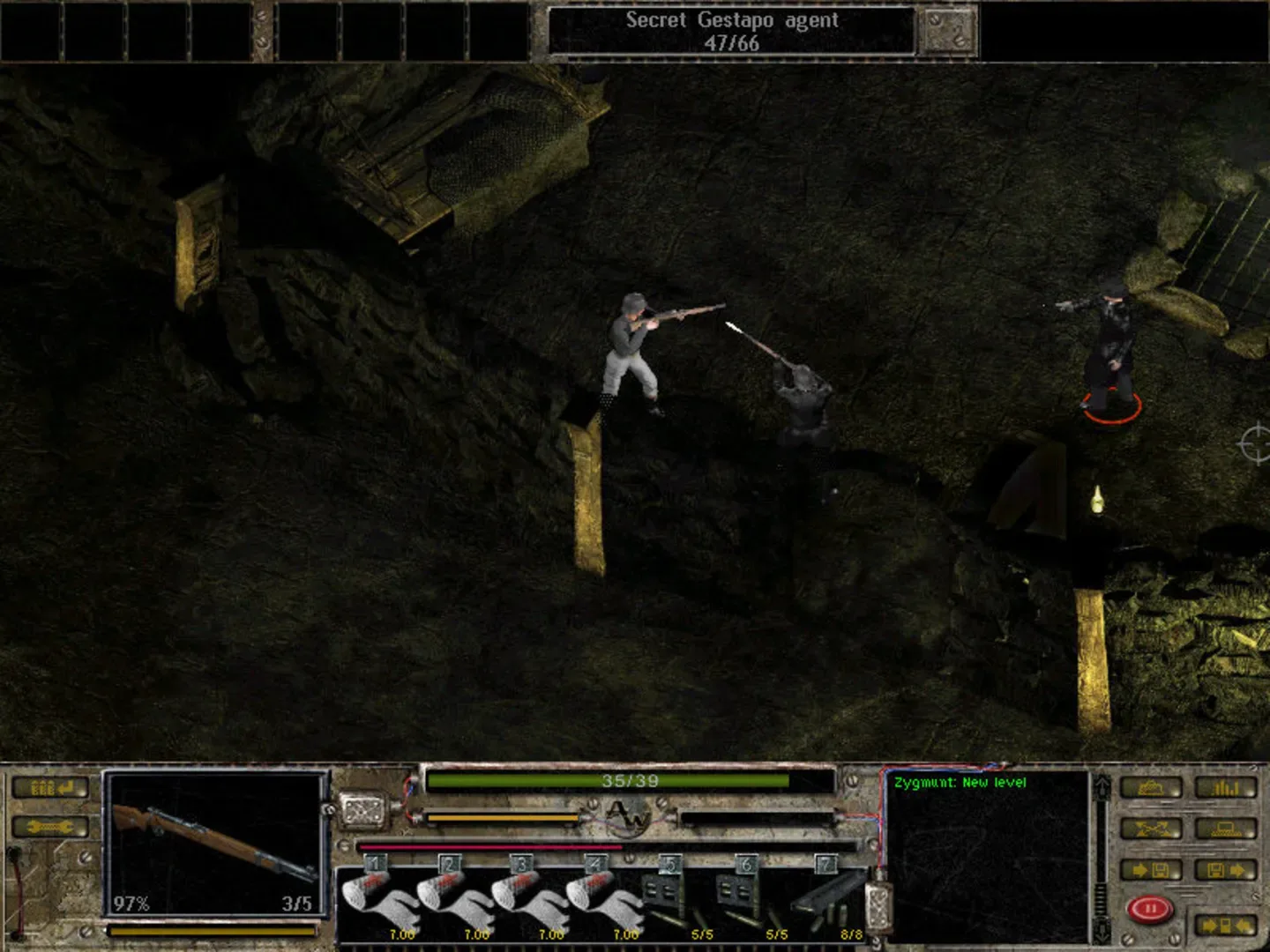Viewport: 1270px width, 952px height.
Task: Open statistics via the bar chart icon
Action: (x=1224, y=788)
